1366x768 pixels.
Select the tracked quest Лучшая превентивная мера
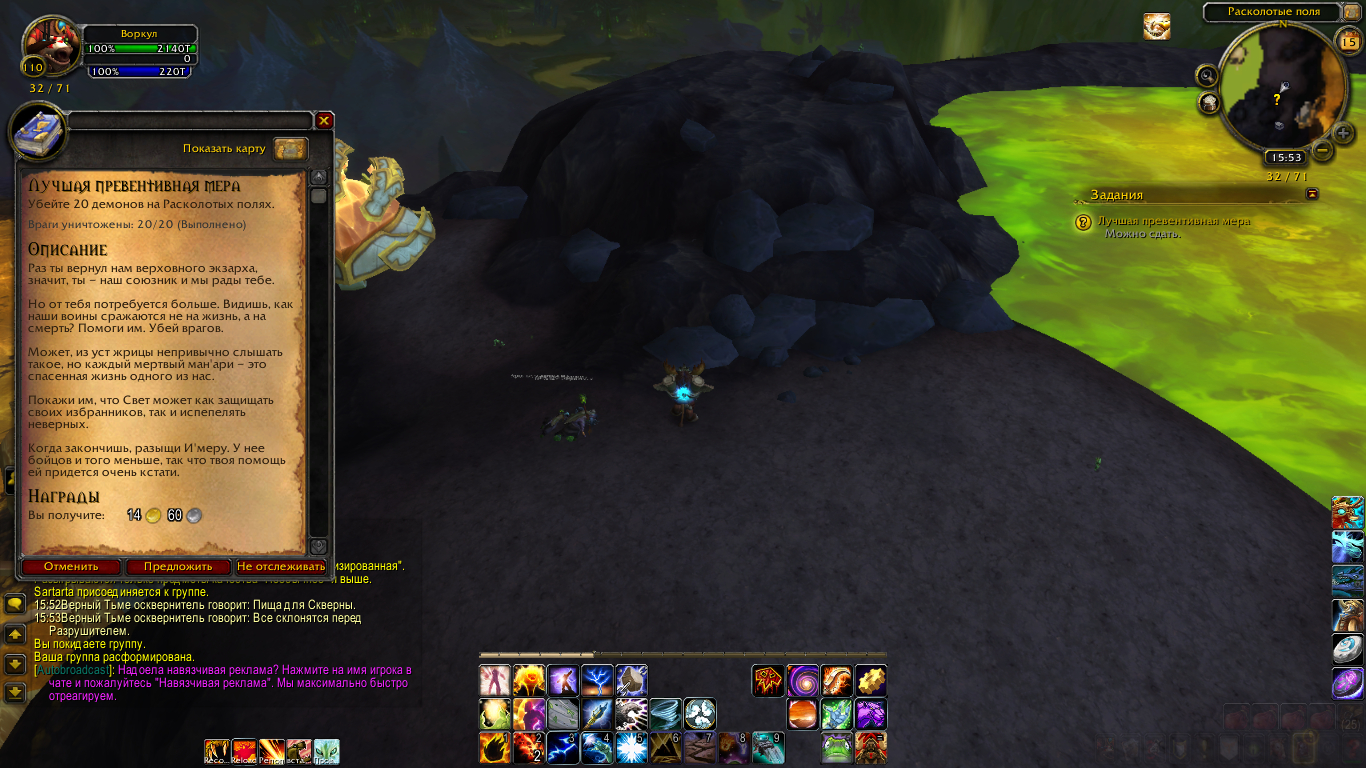tap(1173, 221)
